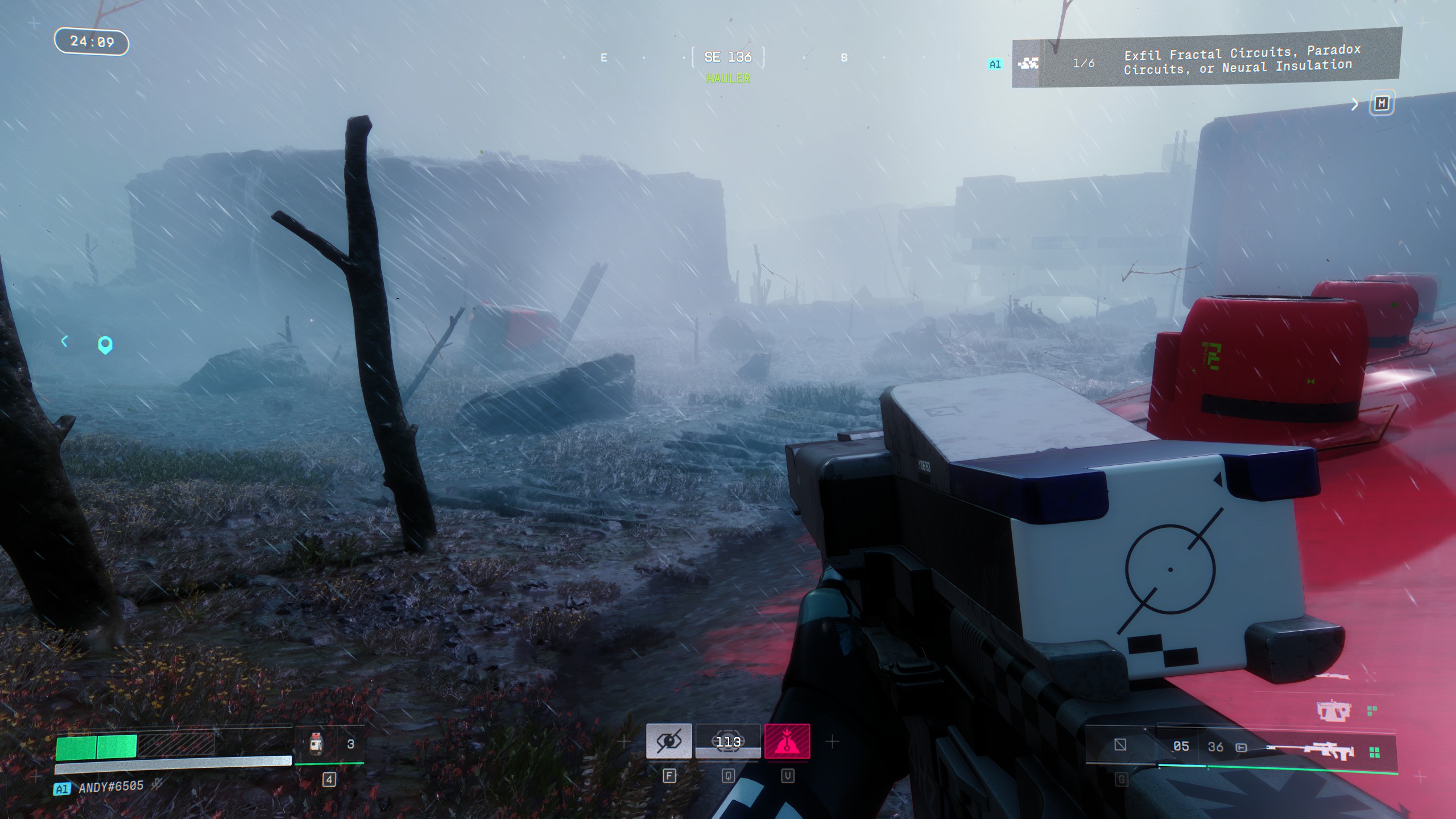
Task: Toggle the HAULER compass label
Action: pos(728,78)
